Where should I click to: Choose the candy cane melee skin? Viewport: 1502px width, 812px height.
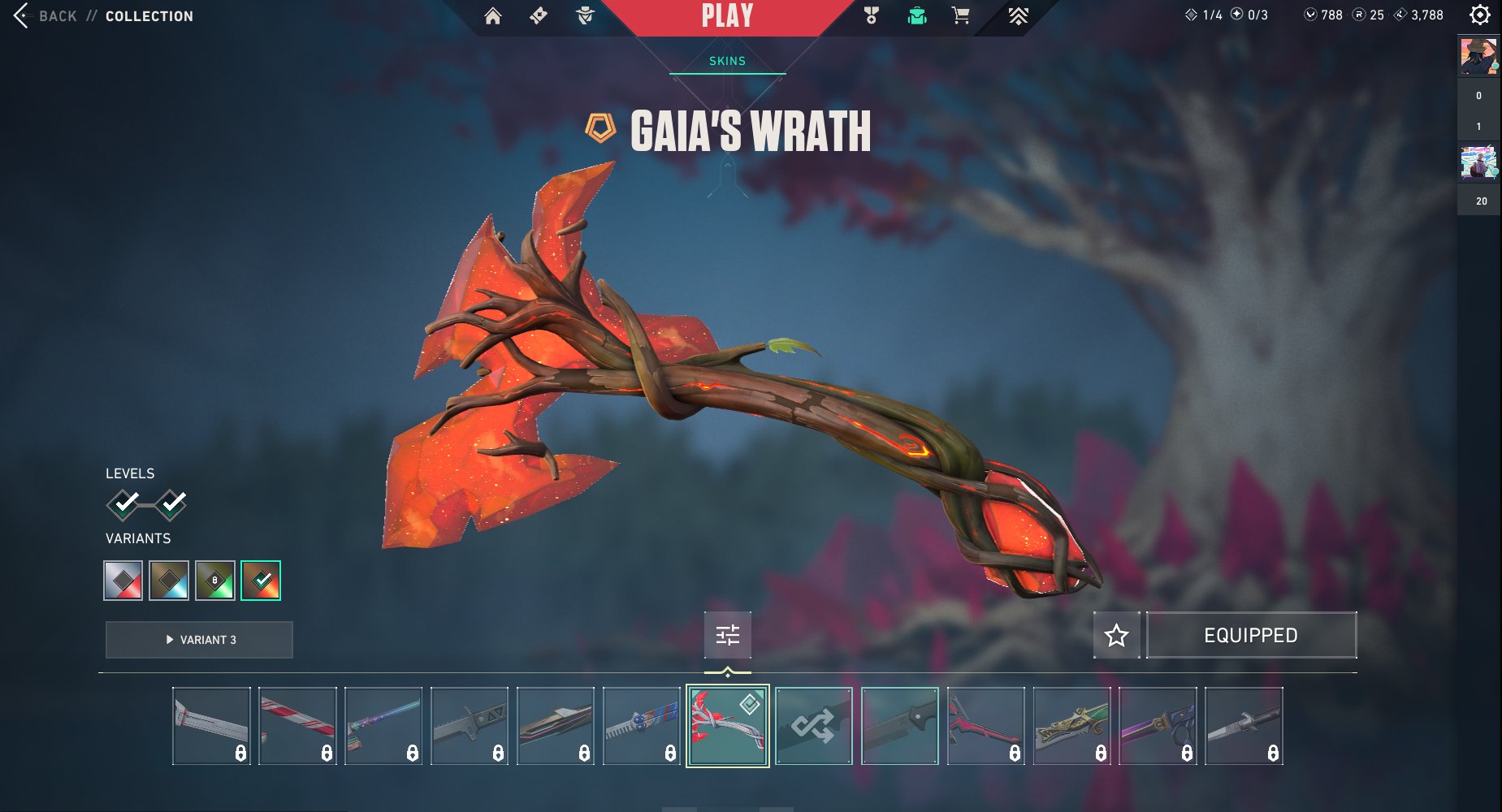tap(297, 726)
